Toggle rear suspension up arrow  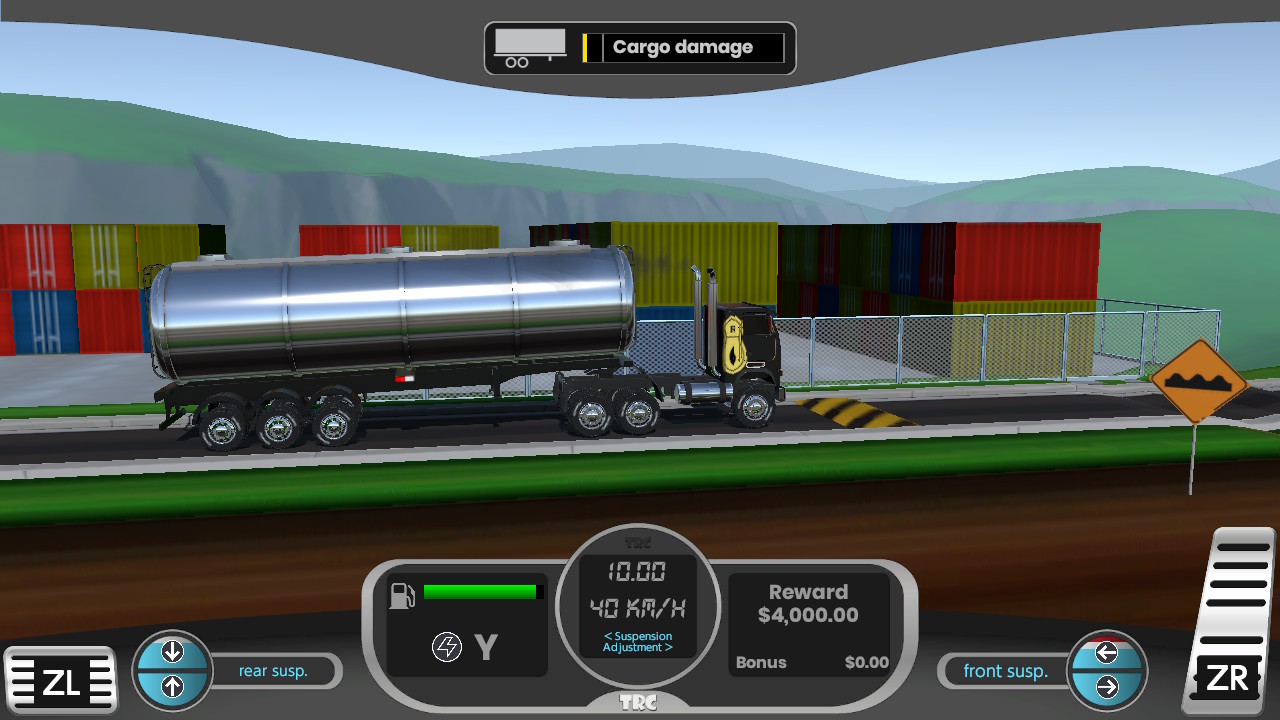(172, 686)
